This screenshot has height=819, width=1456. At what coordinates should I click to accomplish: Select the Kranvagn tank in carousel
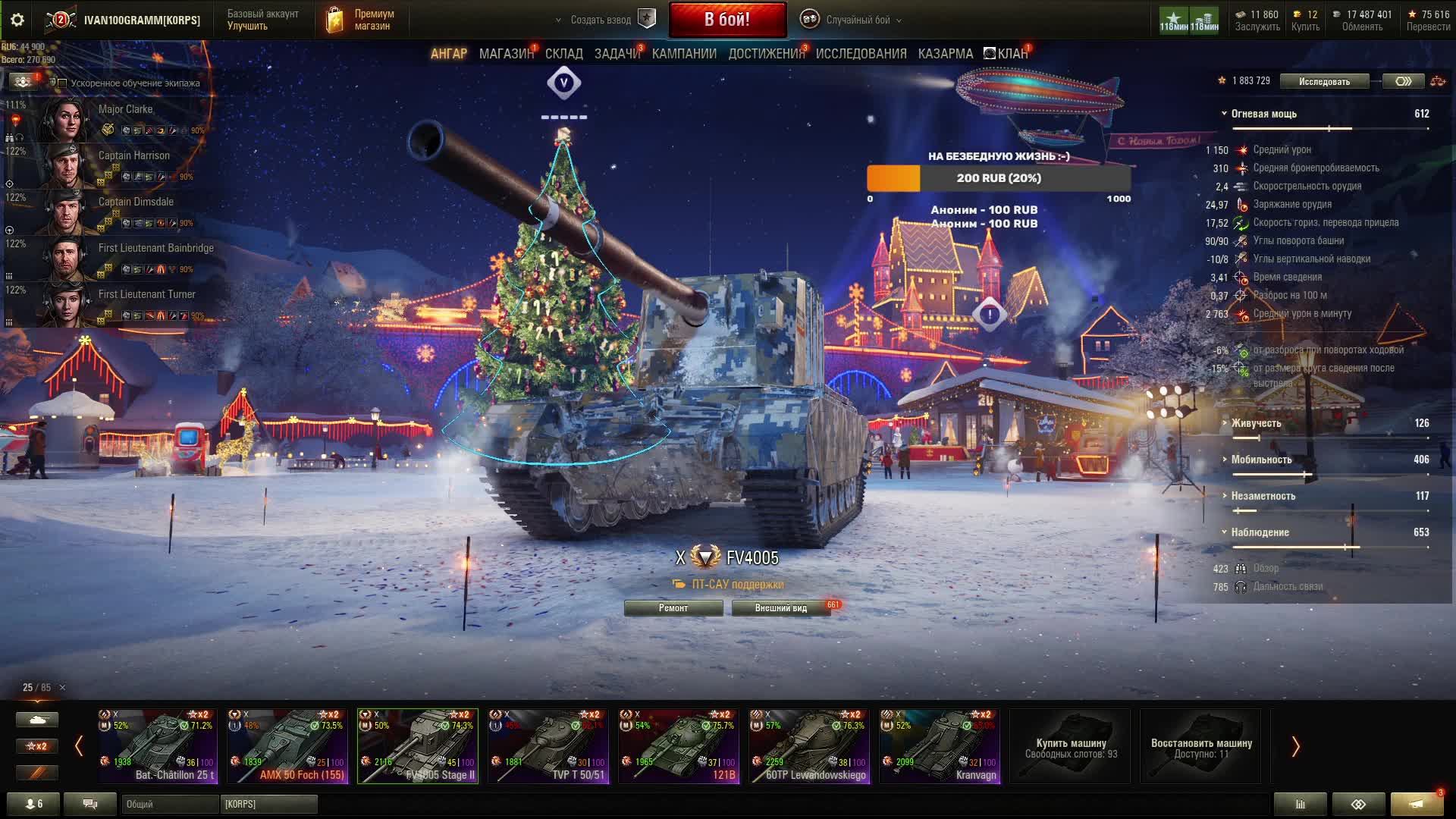(940, 746)
